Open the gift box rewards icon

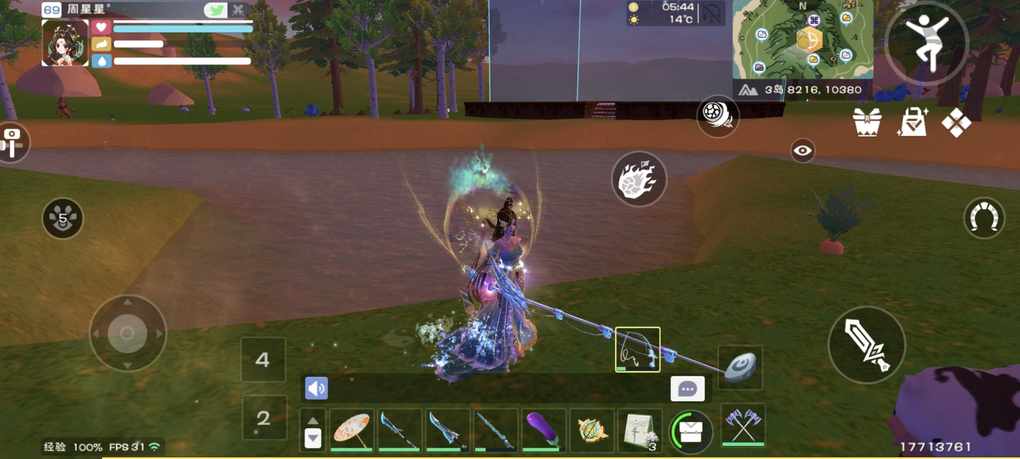pos(866,122)
